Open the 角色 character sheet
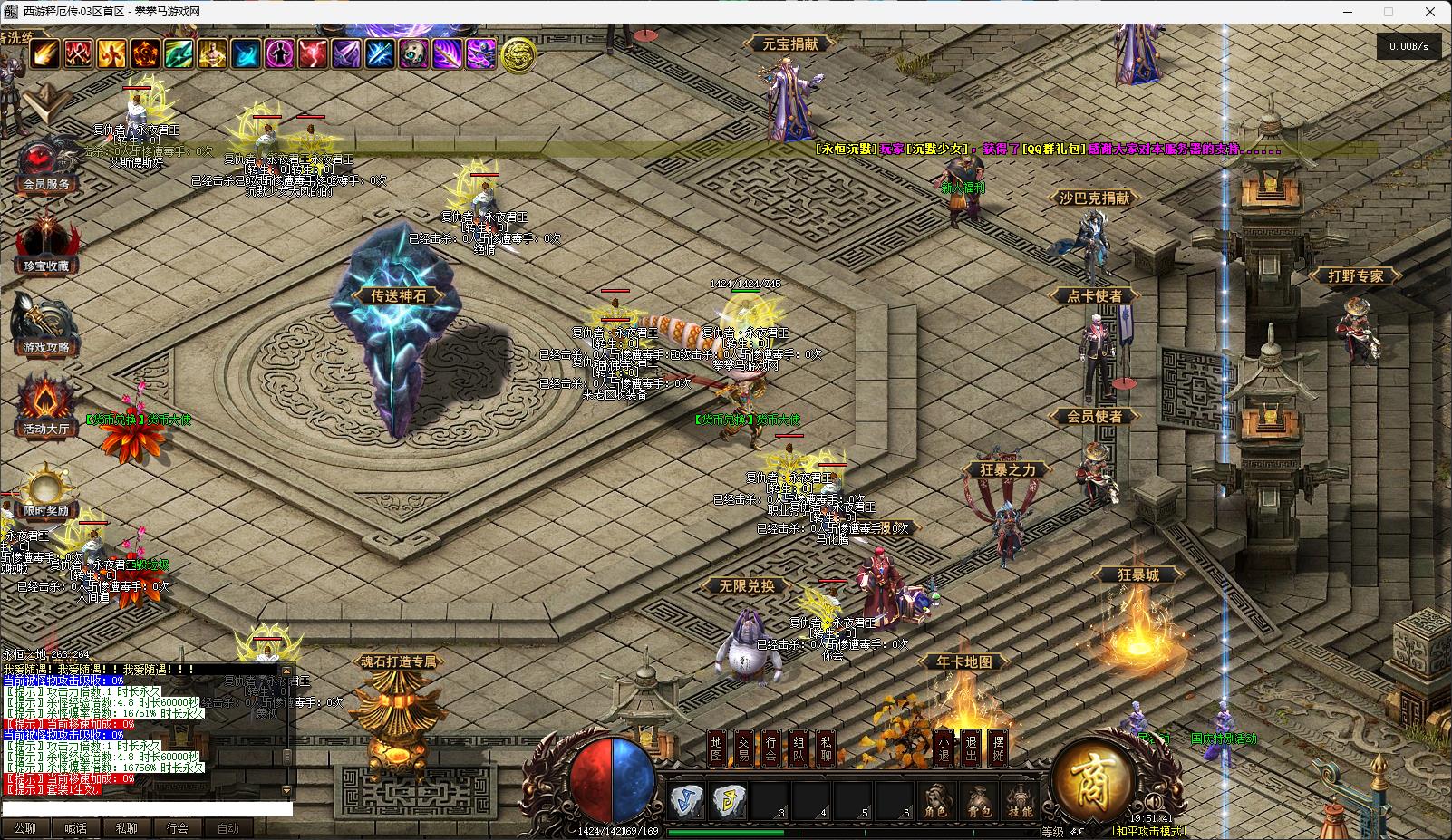Viewport: 1452px width, 840px height. click(x=936, y=802)
